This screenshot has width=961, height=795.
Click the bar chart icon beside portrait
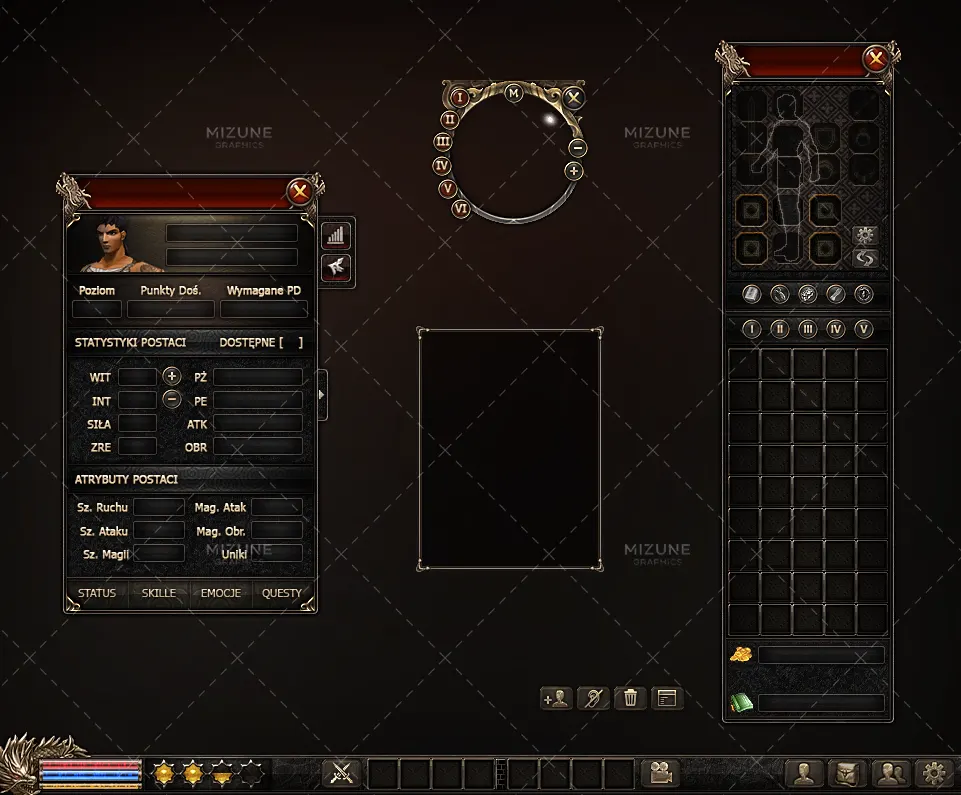point(336,236)
